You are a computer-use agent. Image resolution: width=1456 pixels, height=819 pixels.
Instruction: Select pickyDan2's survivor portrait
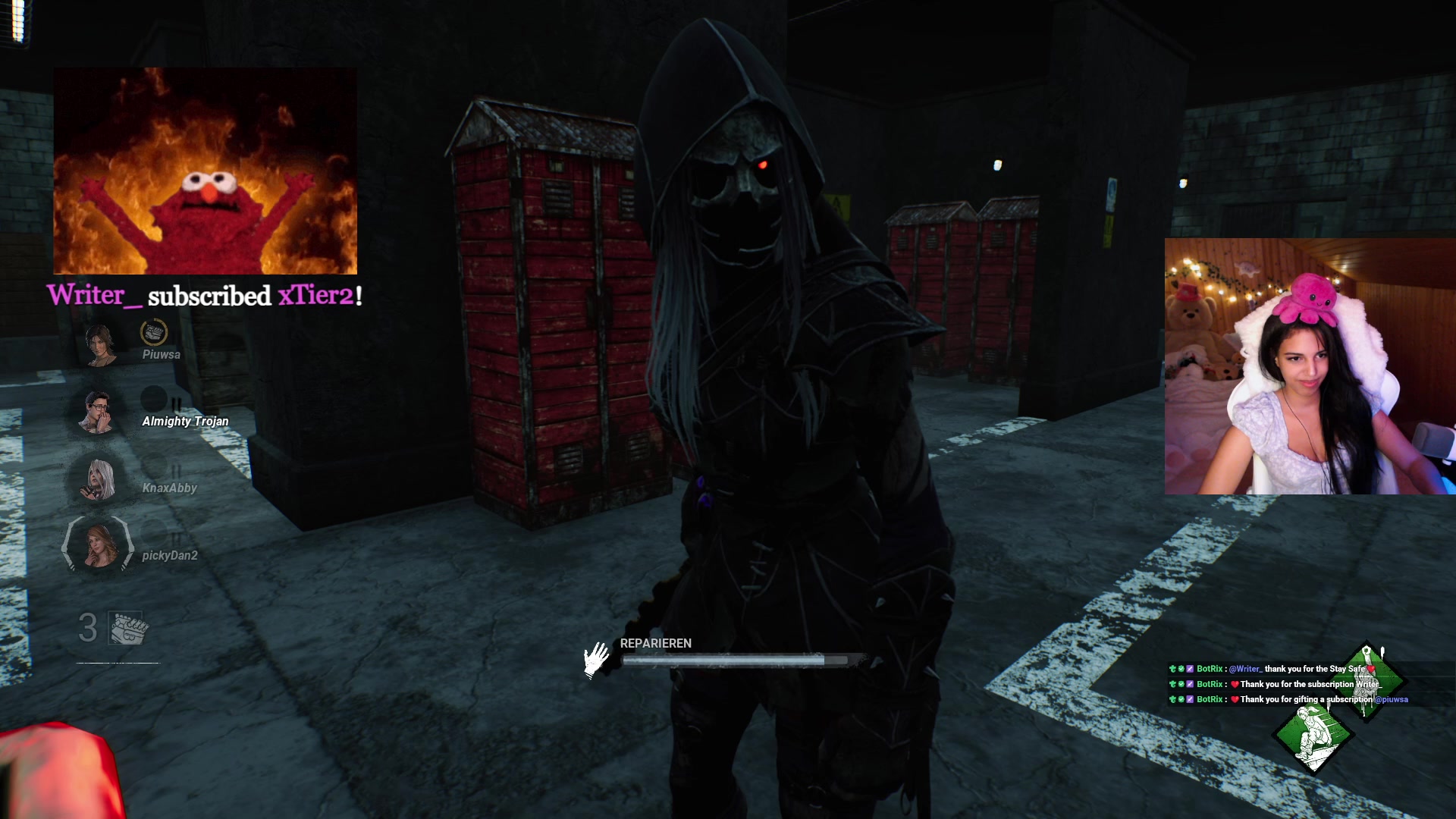coord(98,544)
